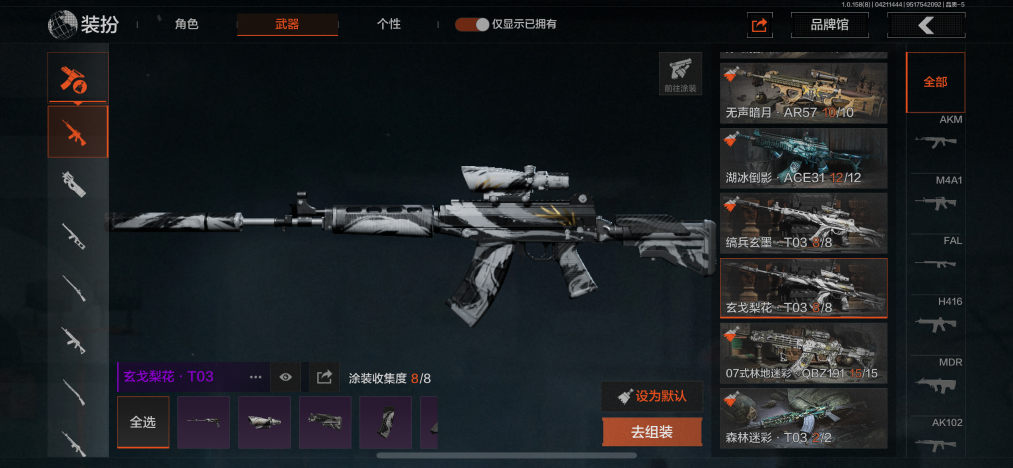Choose the 森林迷彩 T03 skin
This screenshot has width=1013, height=468.
point(803,418)
